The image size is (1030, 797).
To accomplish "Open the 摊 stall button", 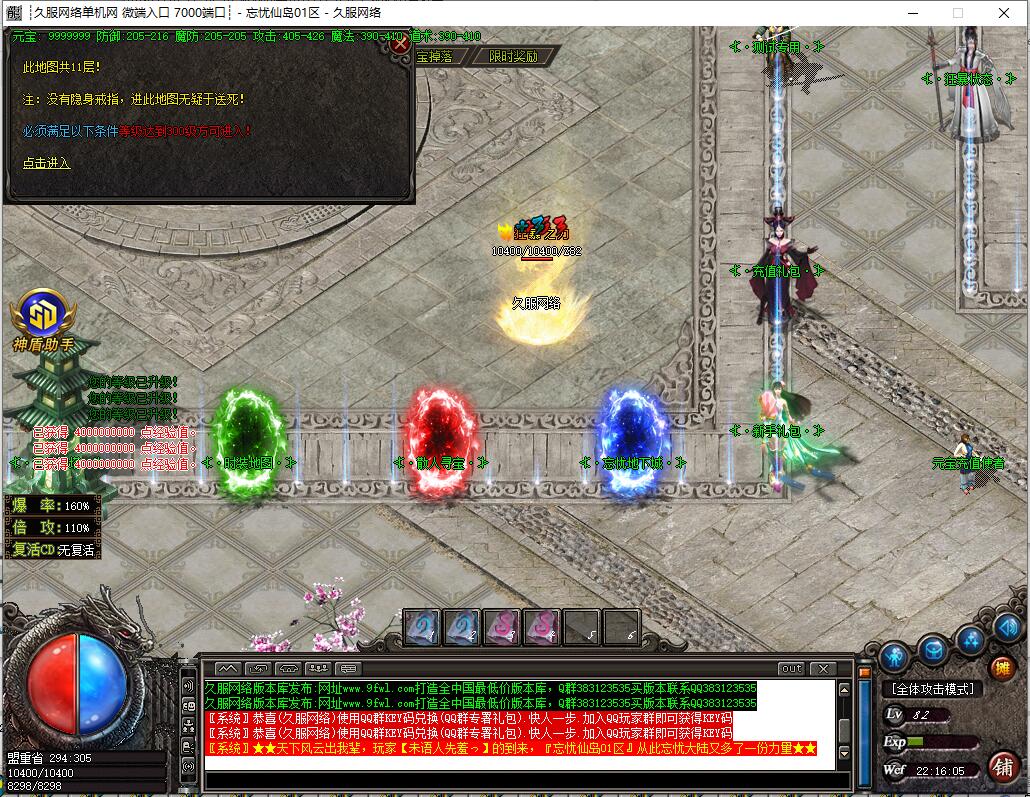I will pyautogui.click(x=1001, y=668).
